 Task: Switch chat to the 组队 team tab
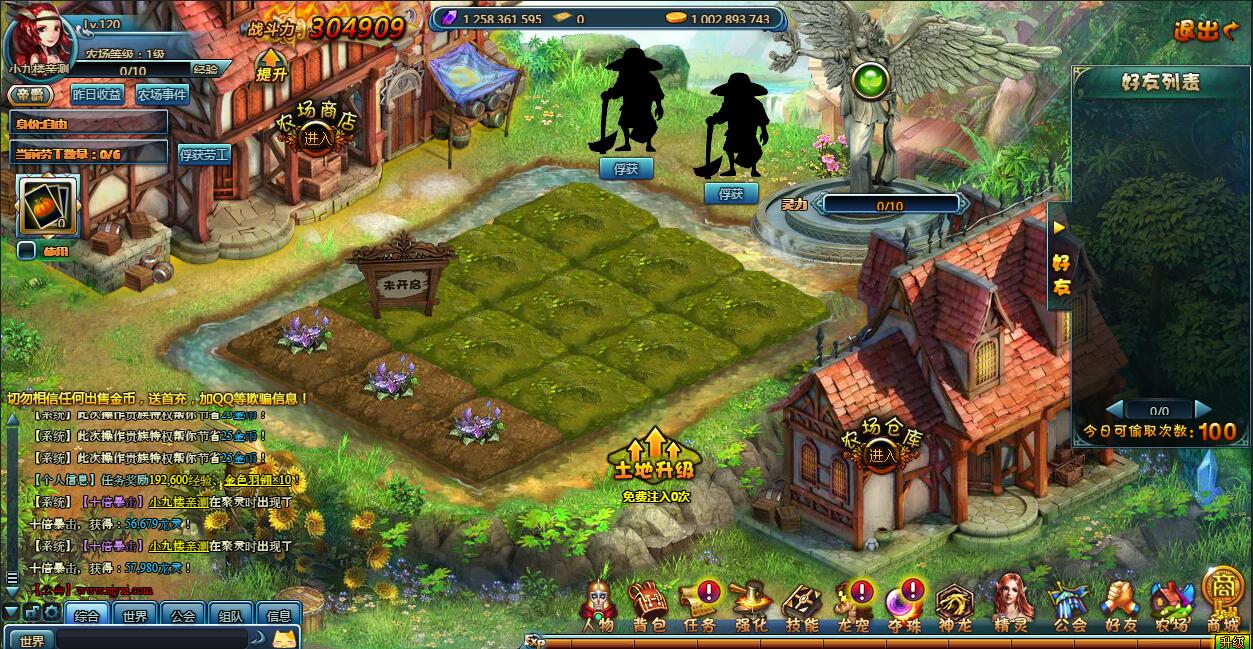230,616
